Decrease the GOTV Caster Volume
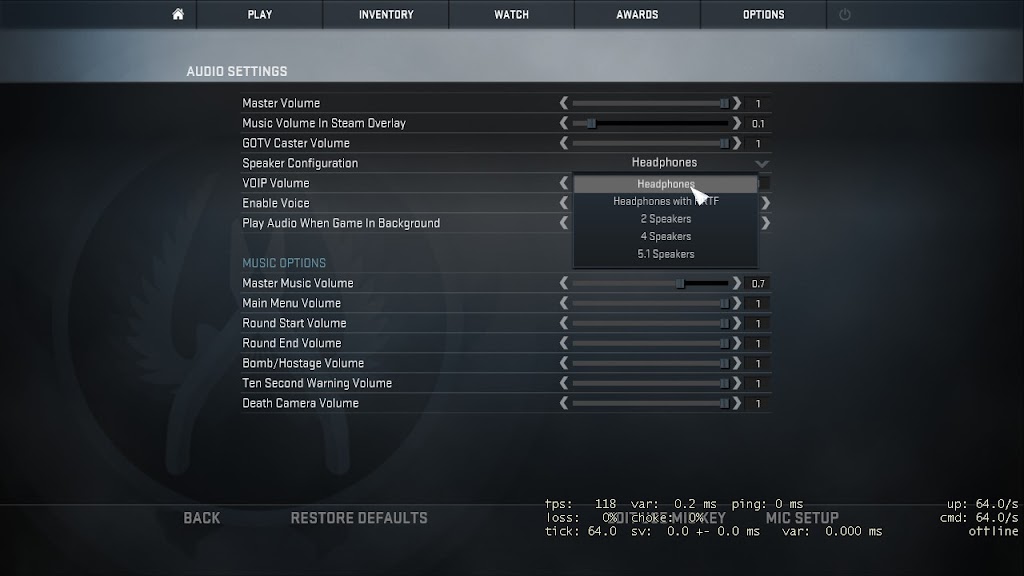Image resolution: width=1024 pixels, height=576 pixels. (x=564, y=143)
